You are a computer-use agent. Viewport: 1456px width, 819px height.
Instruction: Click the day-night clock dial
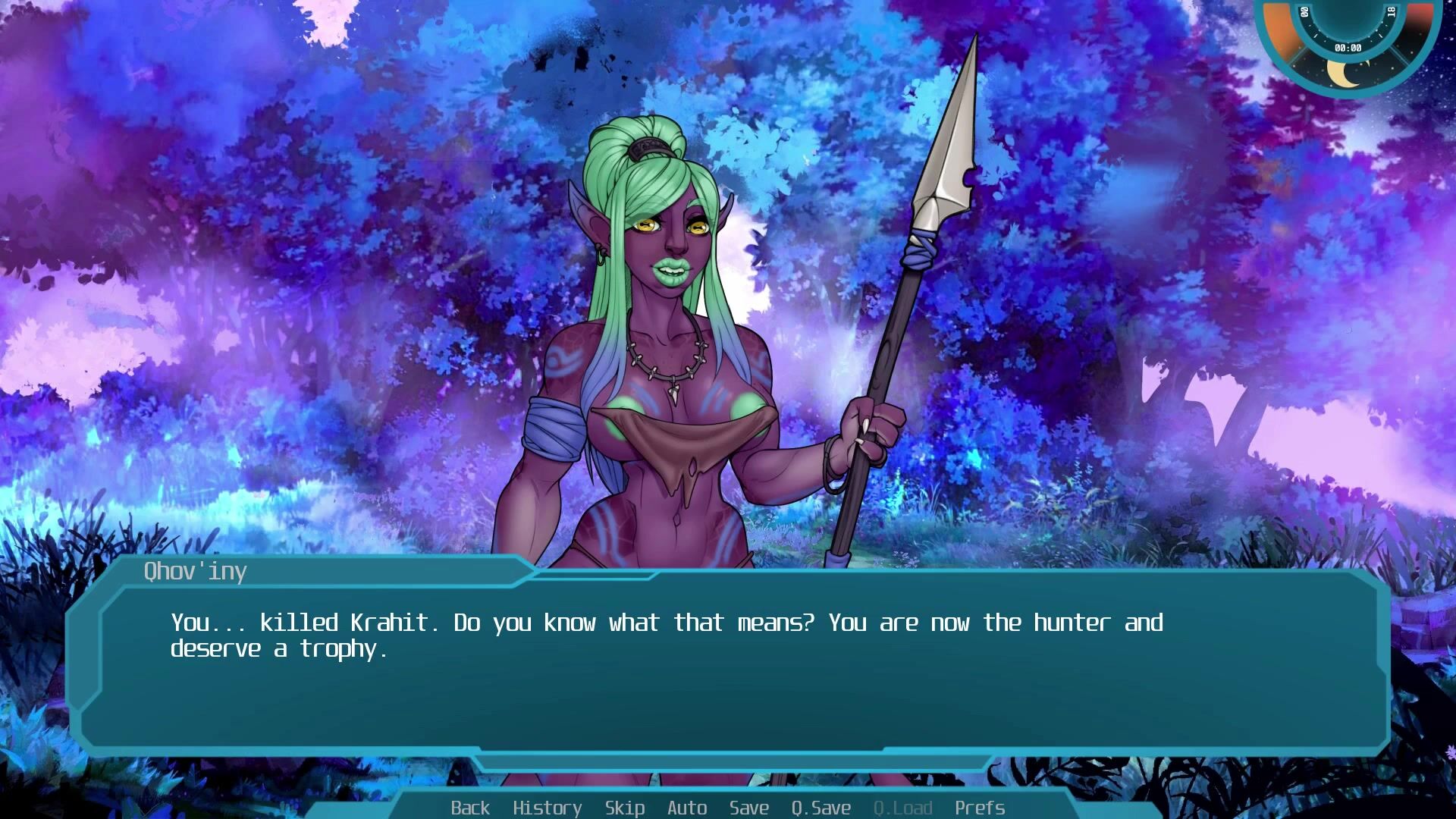[x=1348, y=42]
